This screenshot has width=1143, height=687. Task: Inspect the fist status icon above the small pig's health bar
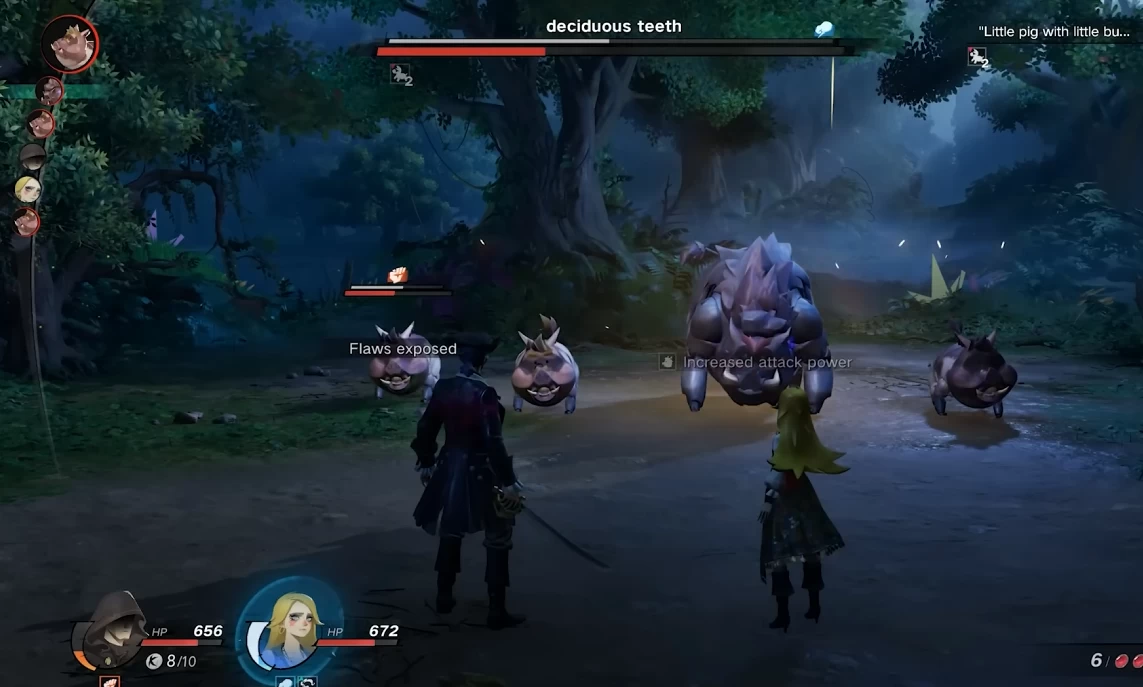[x=397, y=275]
